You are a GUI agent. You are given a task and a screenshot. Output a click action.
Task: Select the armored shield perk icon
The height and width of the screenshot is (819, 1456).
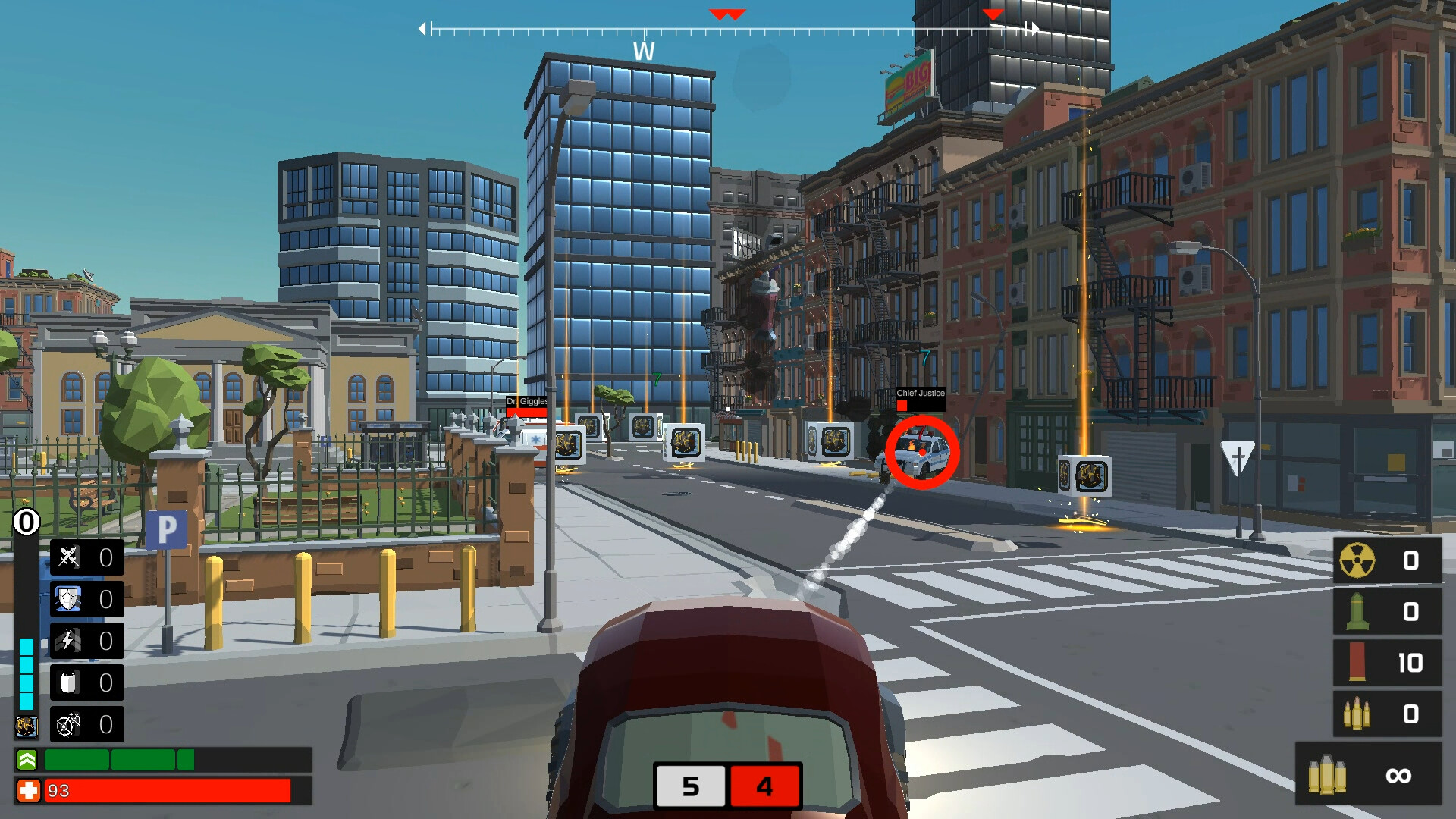tap(66, 599)
